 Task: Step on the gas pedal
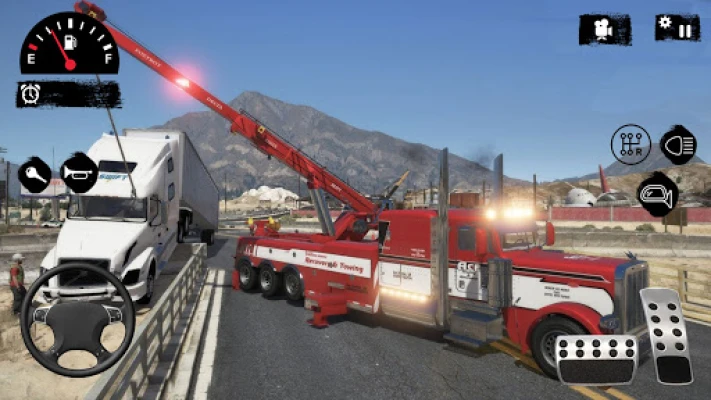point(666,335)
